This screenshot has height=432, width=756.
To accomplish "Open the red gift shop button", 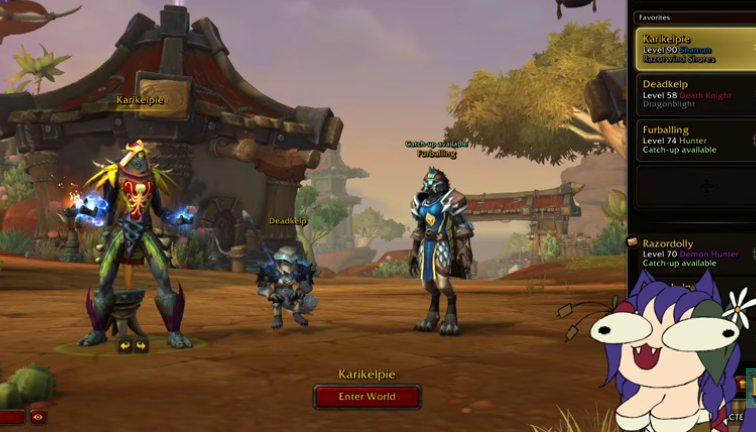I will pos(11,417).
